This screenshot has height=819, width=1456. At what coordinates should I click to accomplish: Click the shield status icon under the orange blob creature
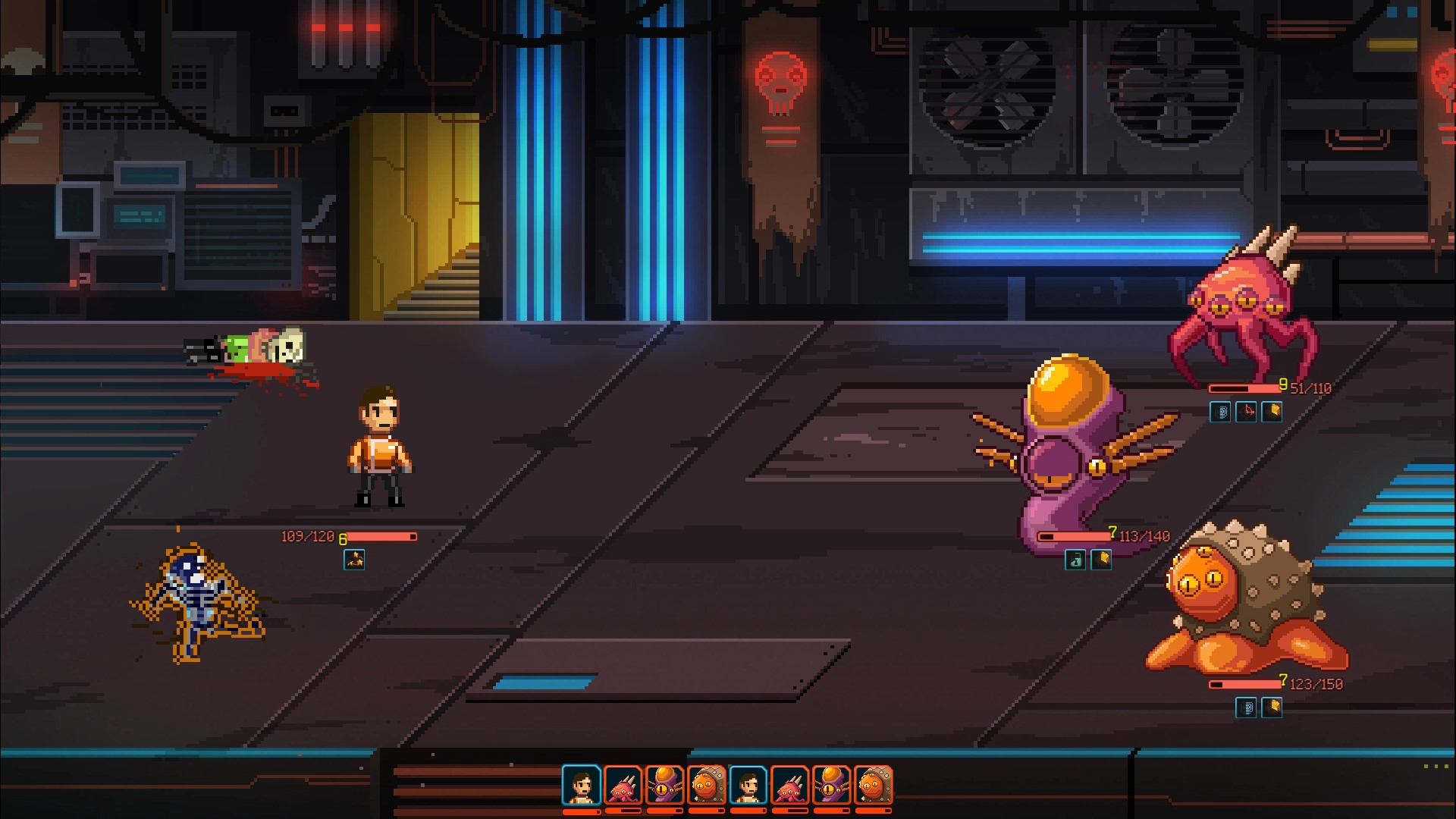pyautogui.click(x=1245, y=708)
